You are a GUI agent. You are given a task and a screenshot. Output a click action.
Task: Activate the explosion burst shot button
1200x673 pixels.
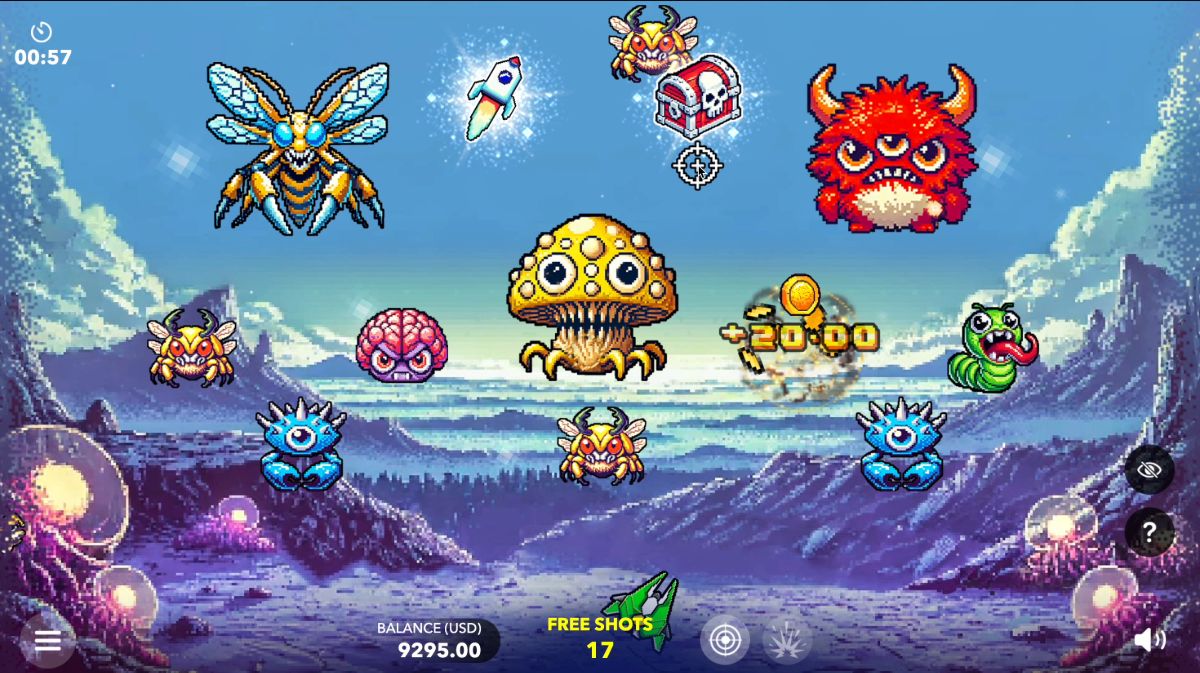(x=787, y=640)
